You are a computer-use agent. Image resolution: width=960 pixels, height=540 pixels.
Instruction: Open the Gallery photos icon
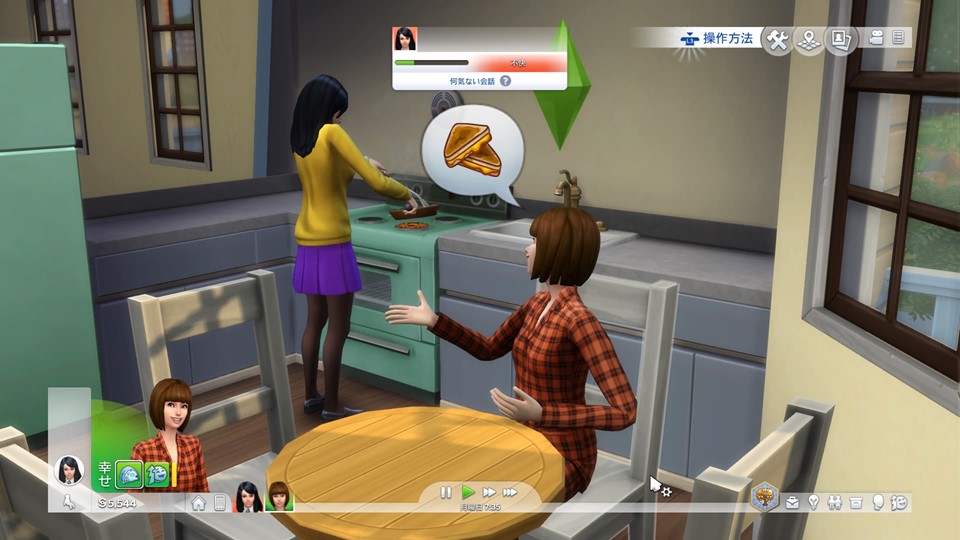841,40
